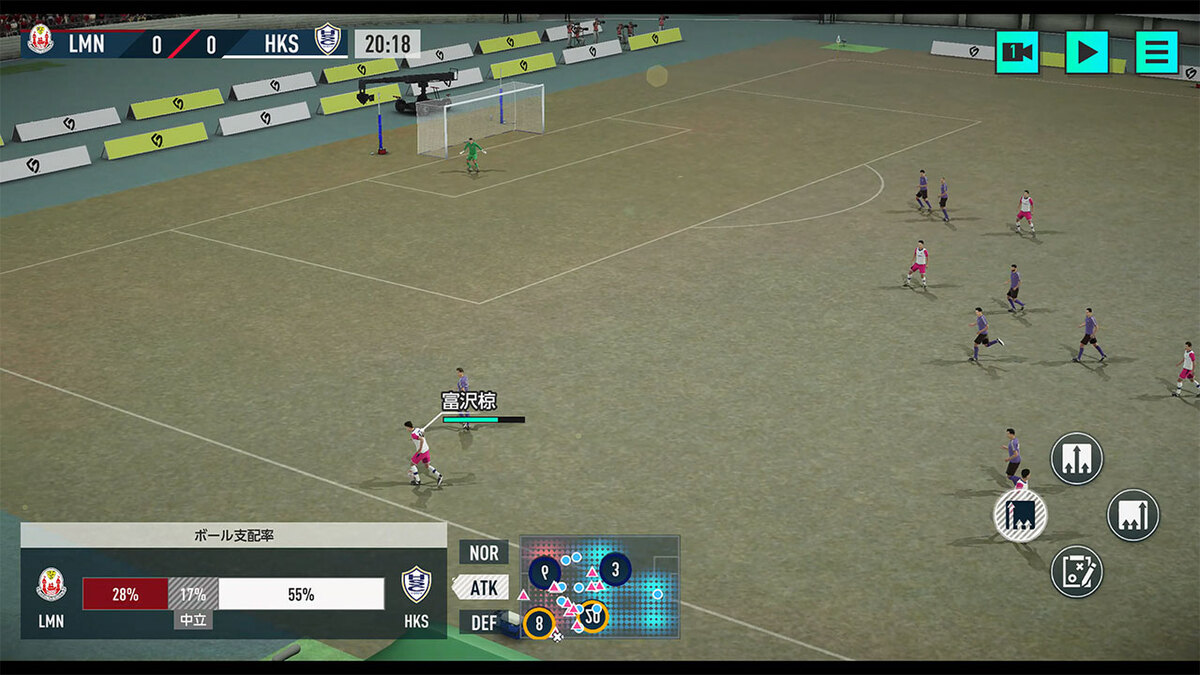Choose the right-side attack direction icon
This screenshot has height=675, width=1200.
point(1133,516)
